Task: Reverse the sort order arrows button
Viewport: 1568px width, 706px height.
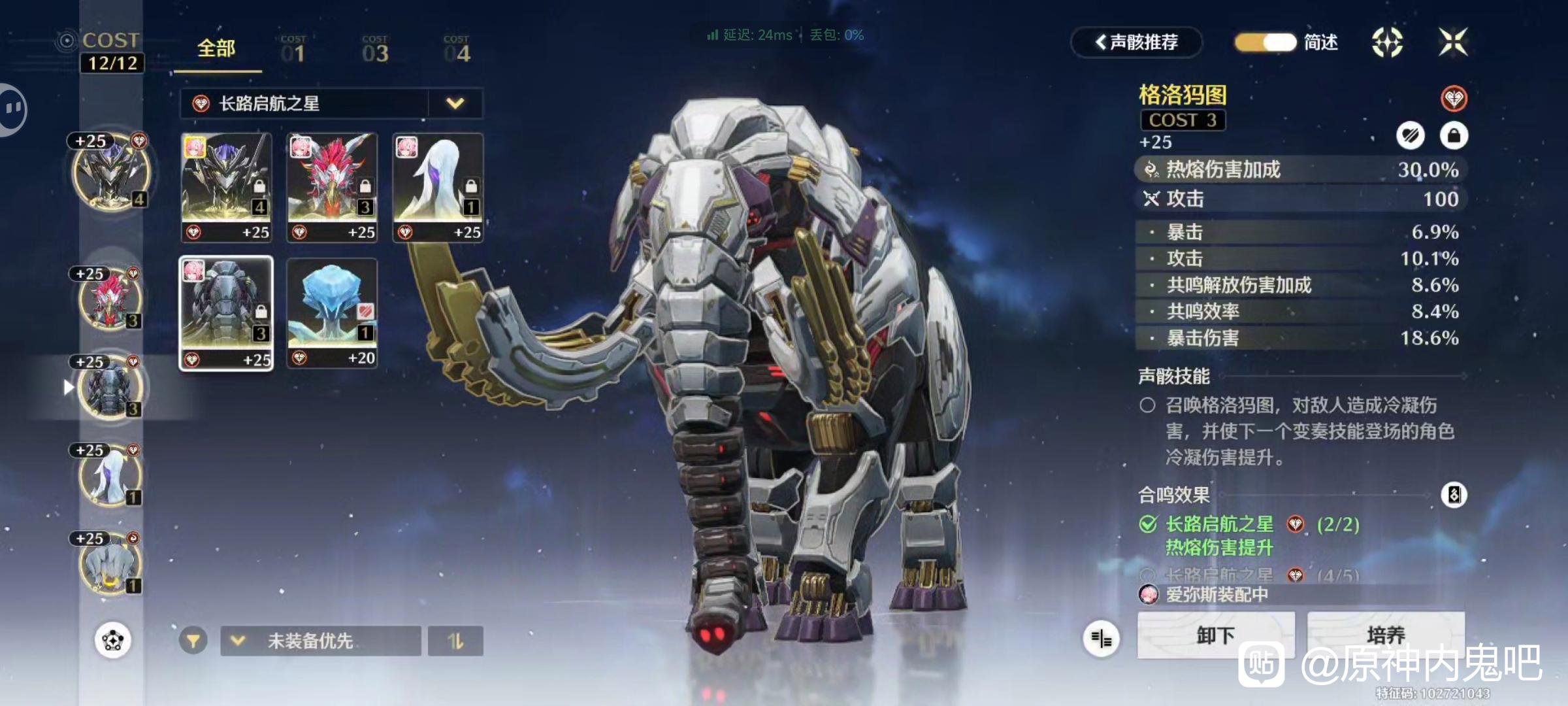Action: (x=455, y=641)
